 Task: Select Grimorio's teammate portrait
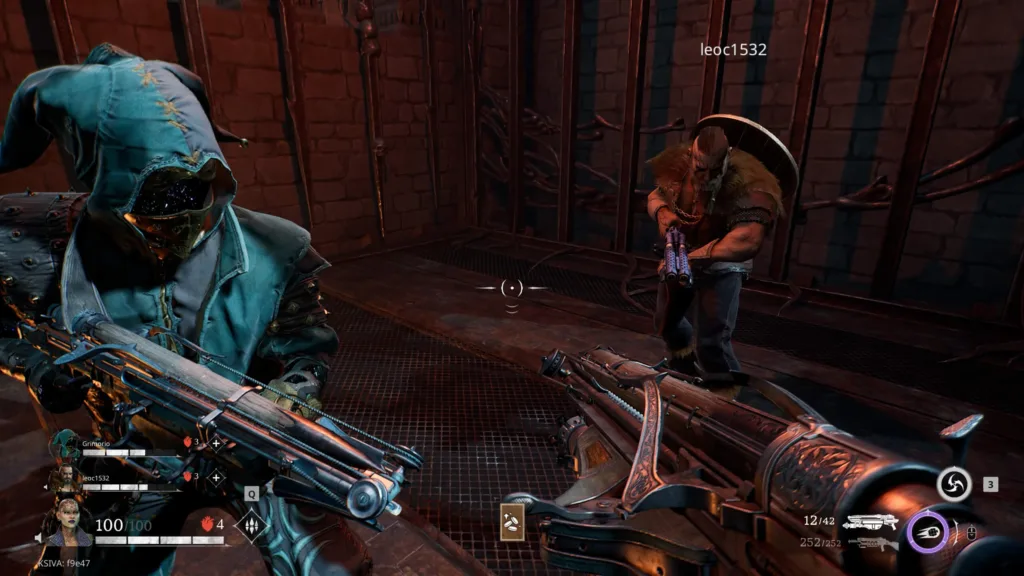coord(66,445)
